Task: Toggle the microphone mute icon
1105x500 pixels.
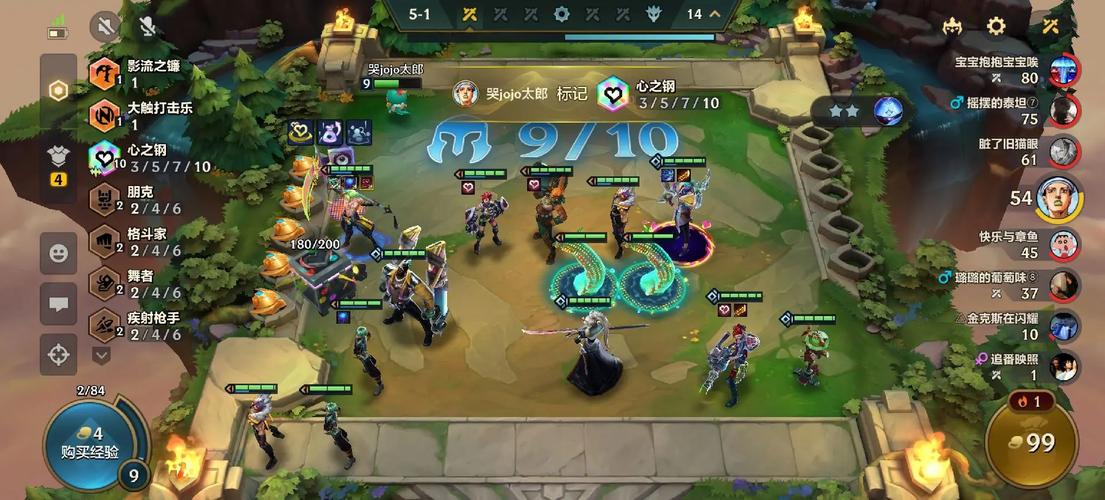Action: (x=147, y=26)
